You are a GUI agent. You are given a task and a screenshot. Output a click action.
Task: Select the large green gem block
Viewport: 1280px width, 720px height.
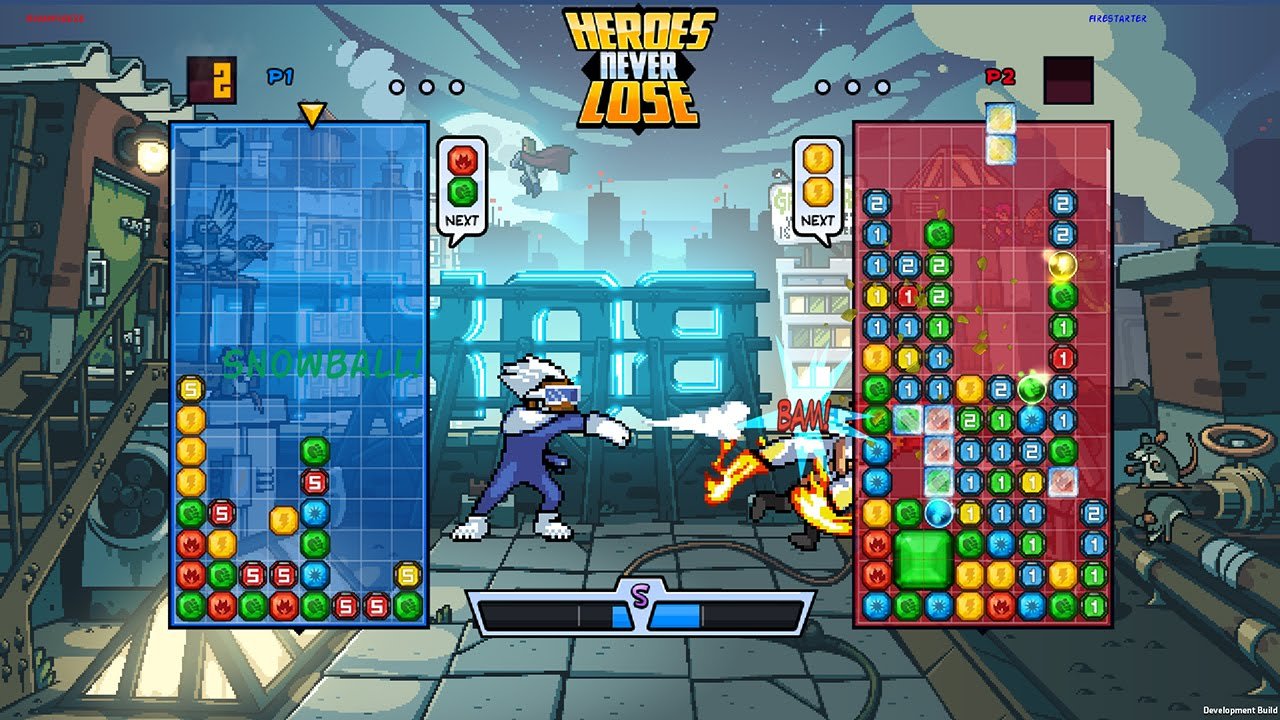click(923, 560)
